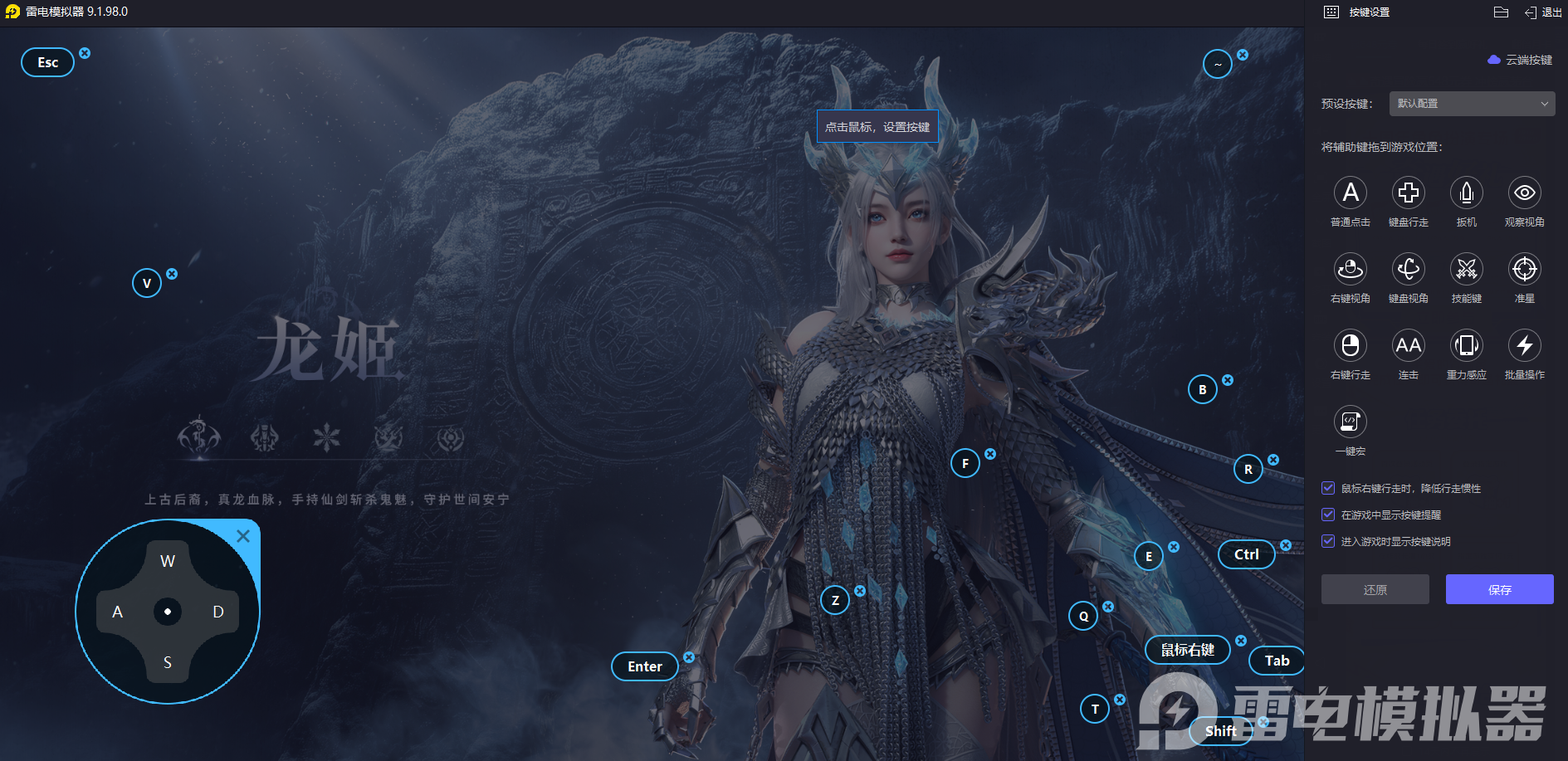Remove the WASD movement pad
The width and height of the screenshot is (1568, 761).
point(243,536)
